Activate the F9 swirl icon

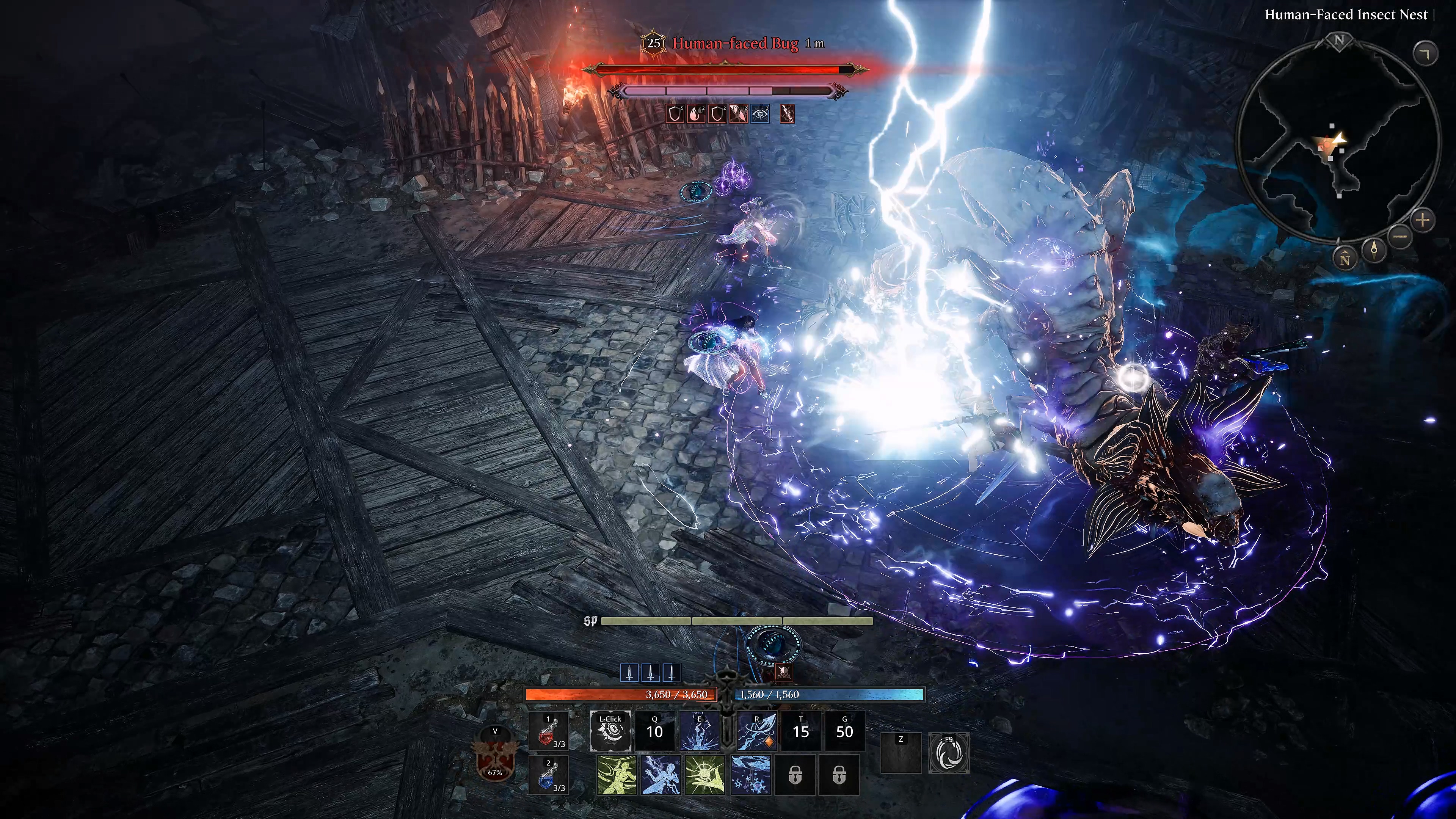pyautogui.click(x=949, y=753)
